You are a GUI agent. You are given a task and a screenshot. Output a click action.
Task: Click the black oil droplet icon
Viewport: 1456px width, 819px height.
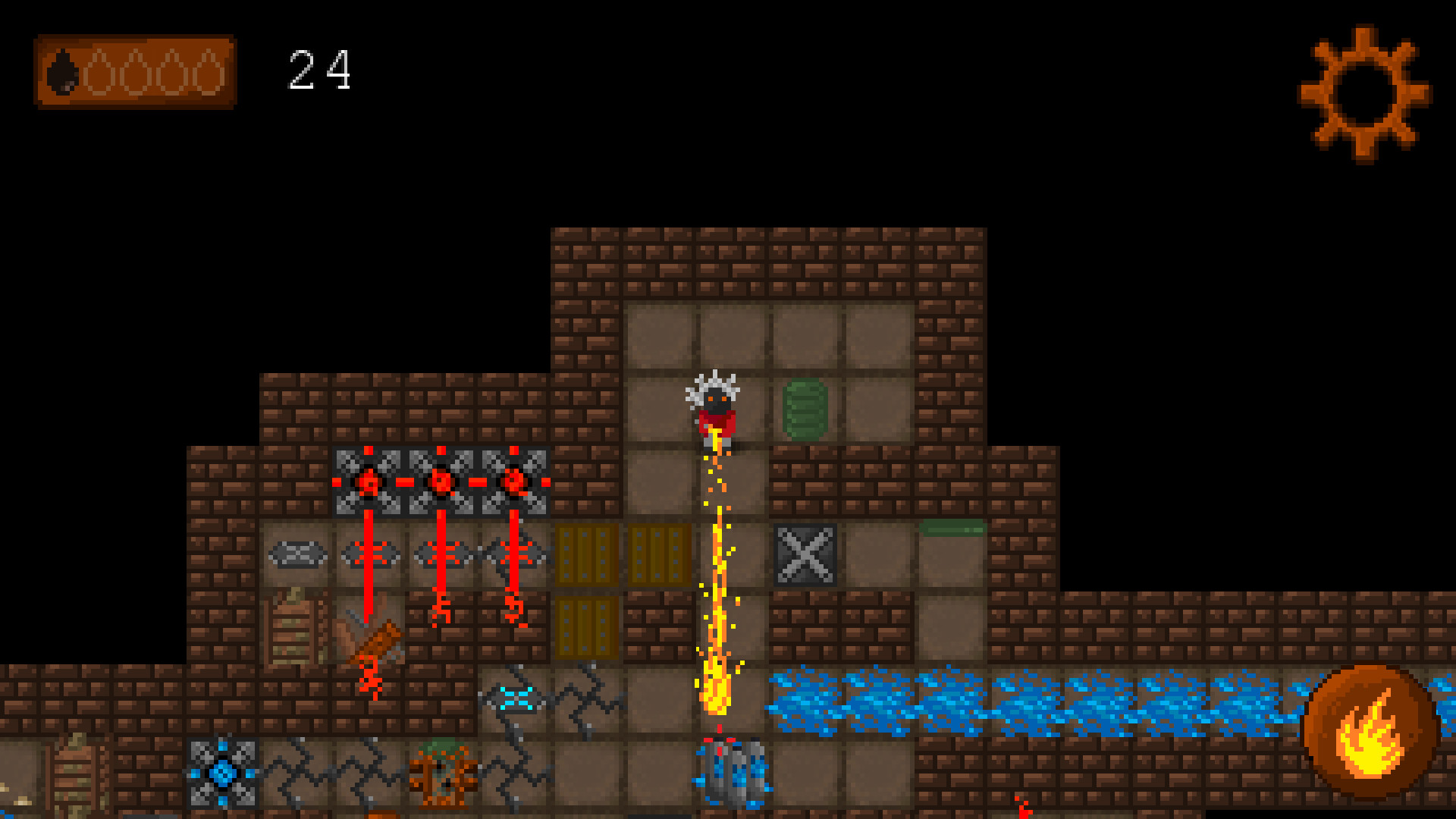64,74
